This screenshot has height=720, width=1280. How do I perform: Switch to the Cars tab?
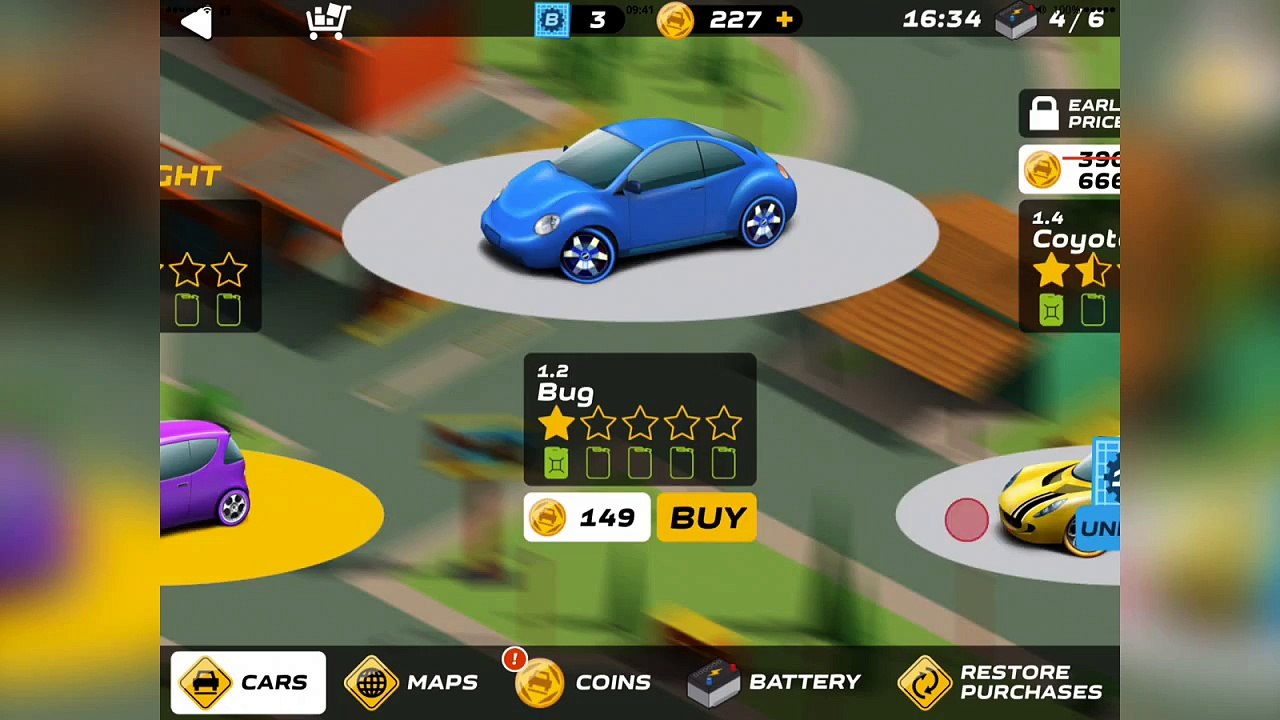(248, 683)
